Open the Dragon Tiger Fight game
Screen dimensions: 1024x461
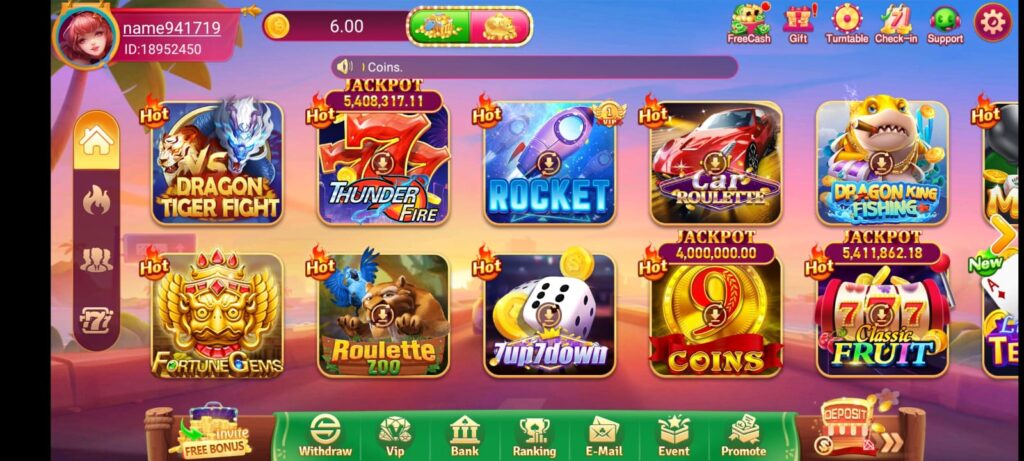pos(217,162)
